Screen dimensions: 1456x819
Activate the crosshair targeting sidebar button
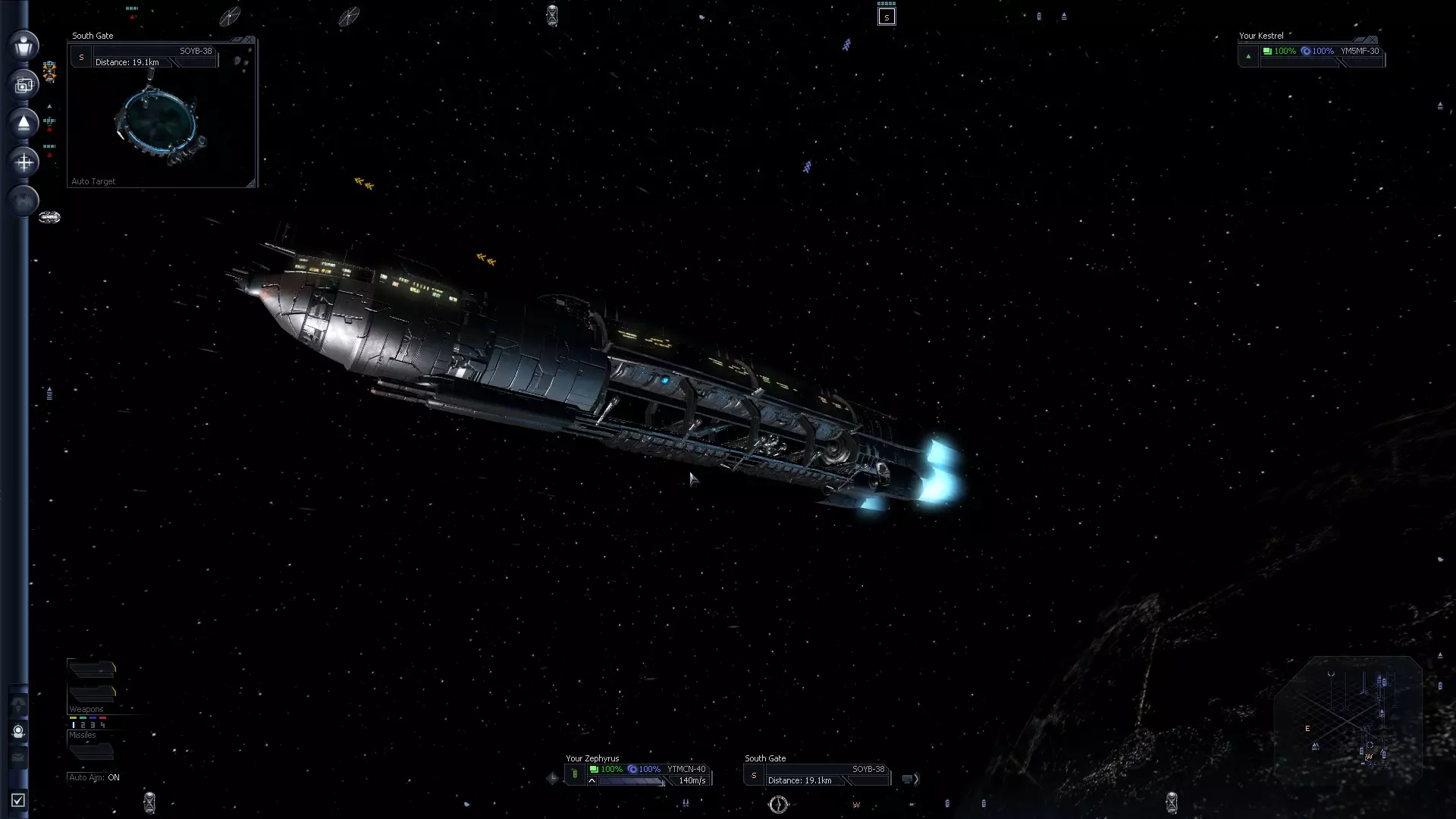point(24,162)
